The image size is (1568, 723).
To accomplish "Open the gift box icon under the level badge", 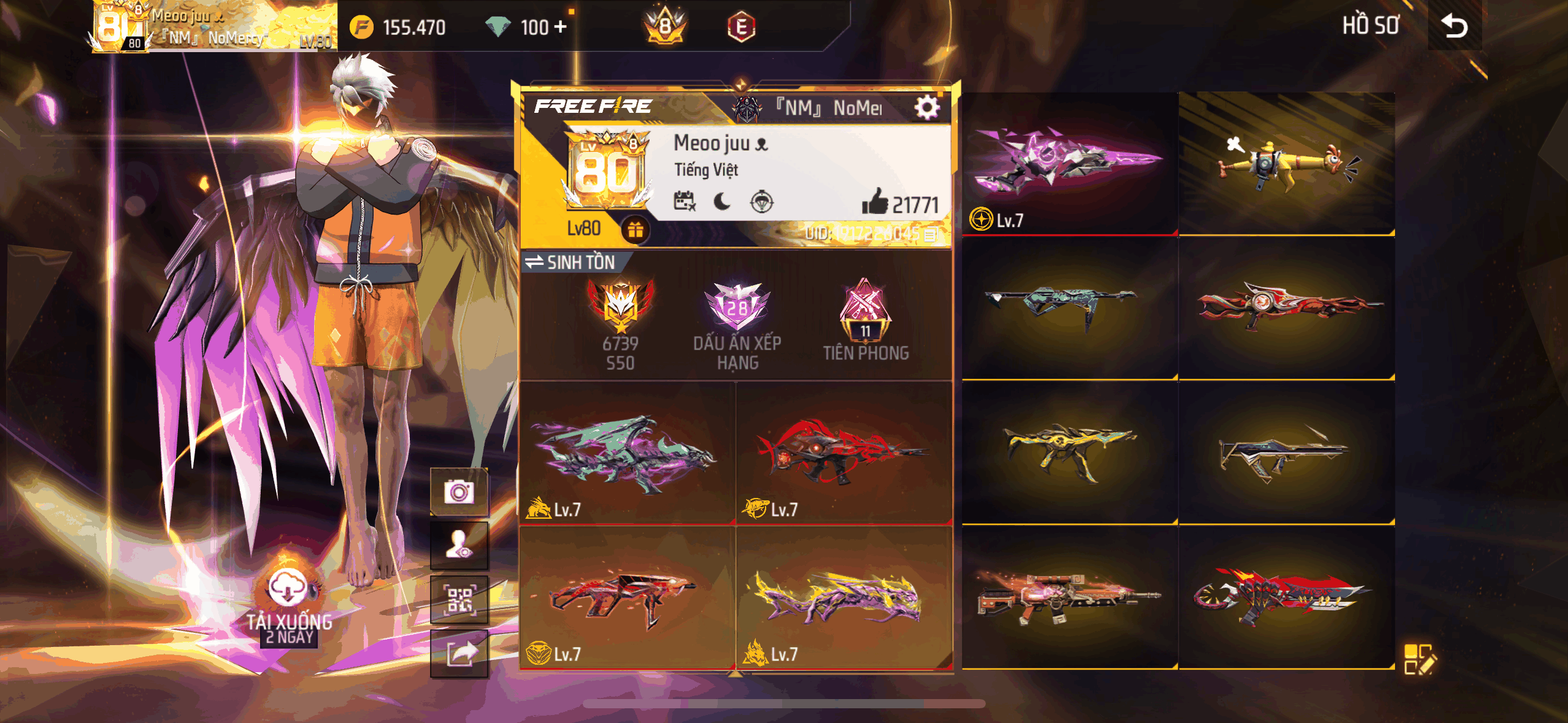I will pyautogui.click(x=635, y=229).
